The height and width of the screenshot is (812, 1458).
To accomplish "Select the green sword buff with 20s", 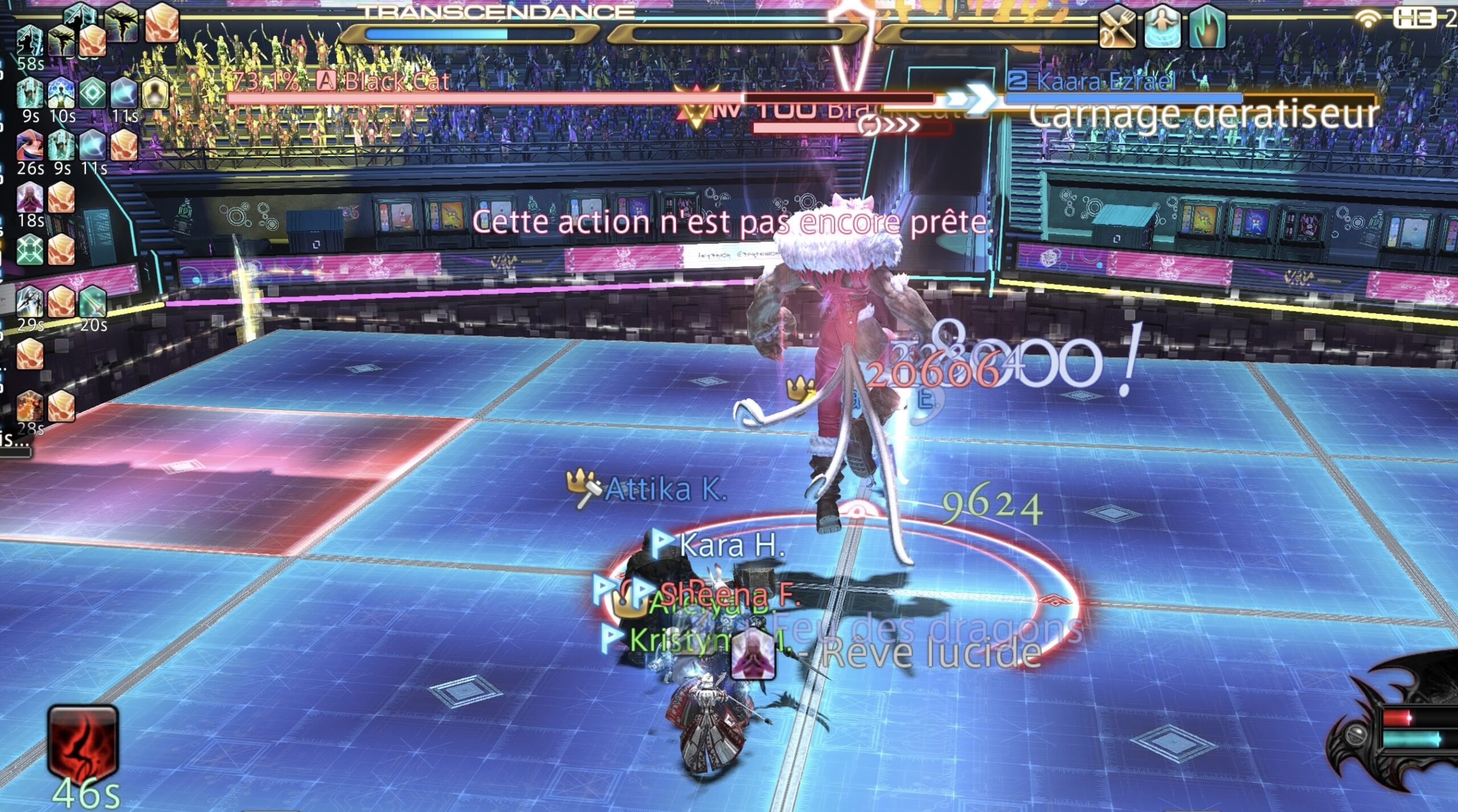I will point(93,302).
